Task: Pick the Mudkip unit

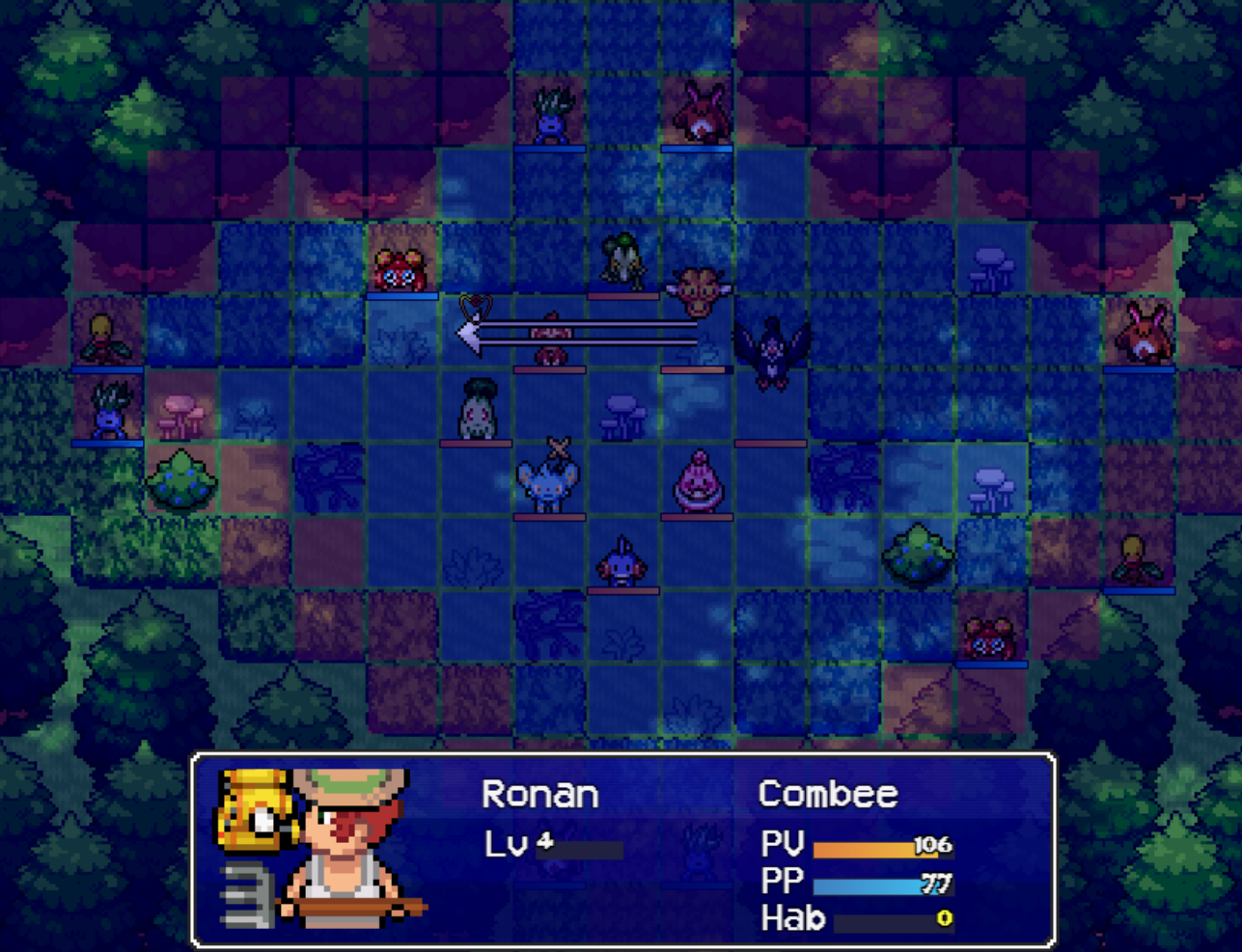Action: [x=621, y=560]
